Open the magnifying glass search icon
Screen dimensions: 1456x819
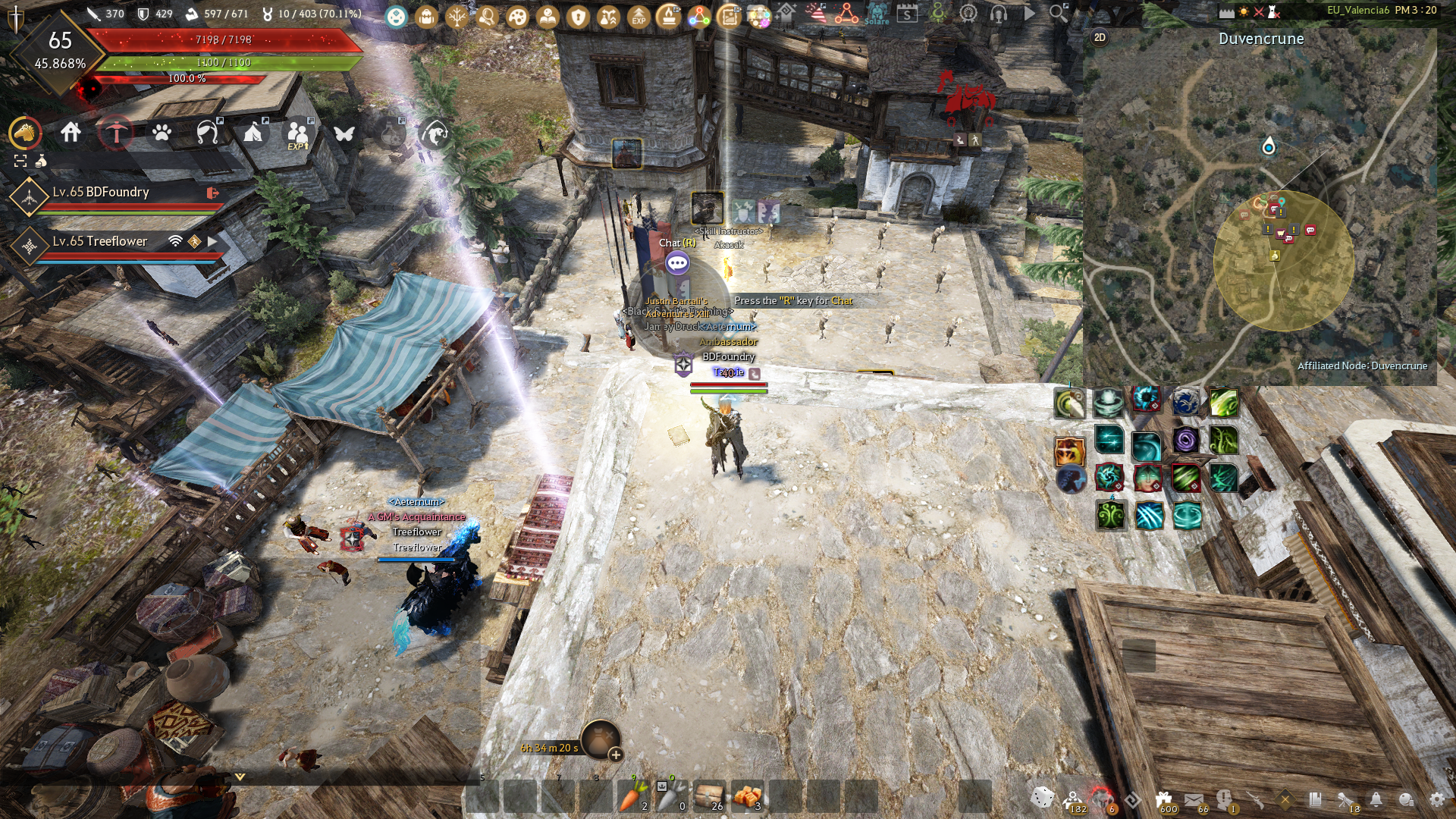[x=1058, y=13]
